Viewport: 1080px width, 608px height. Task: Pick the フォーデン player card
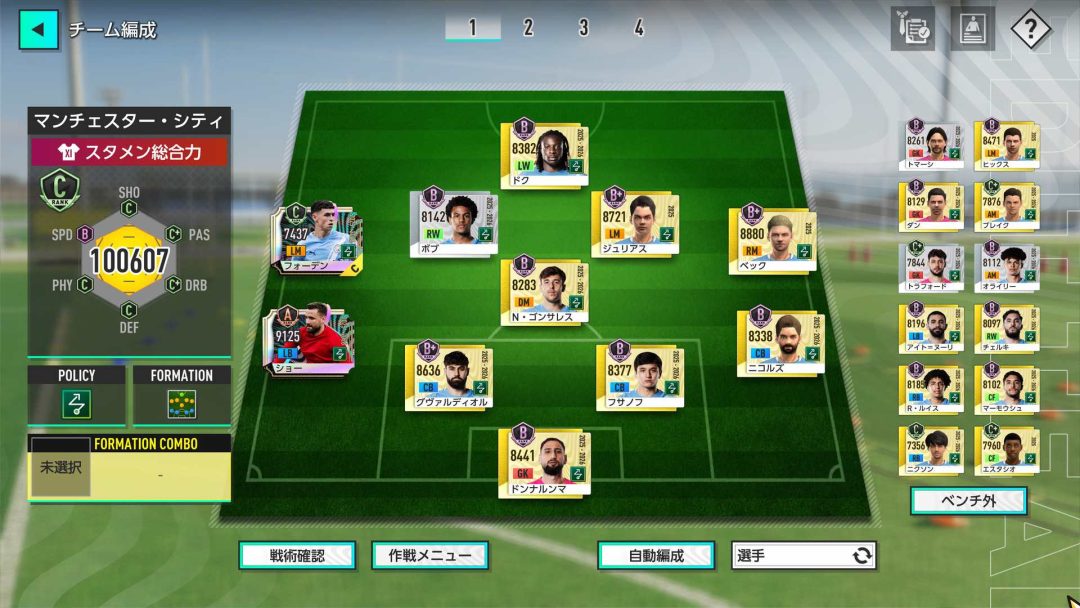(x=318, y=239)
